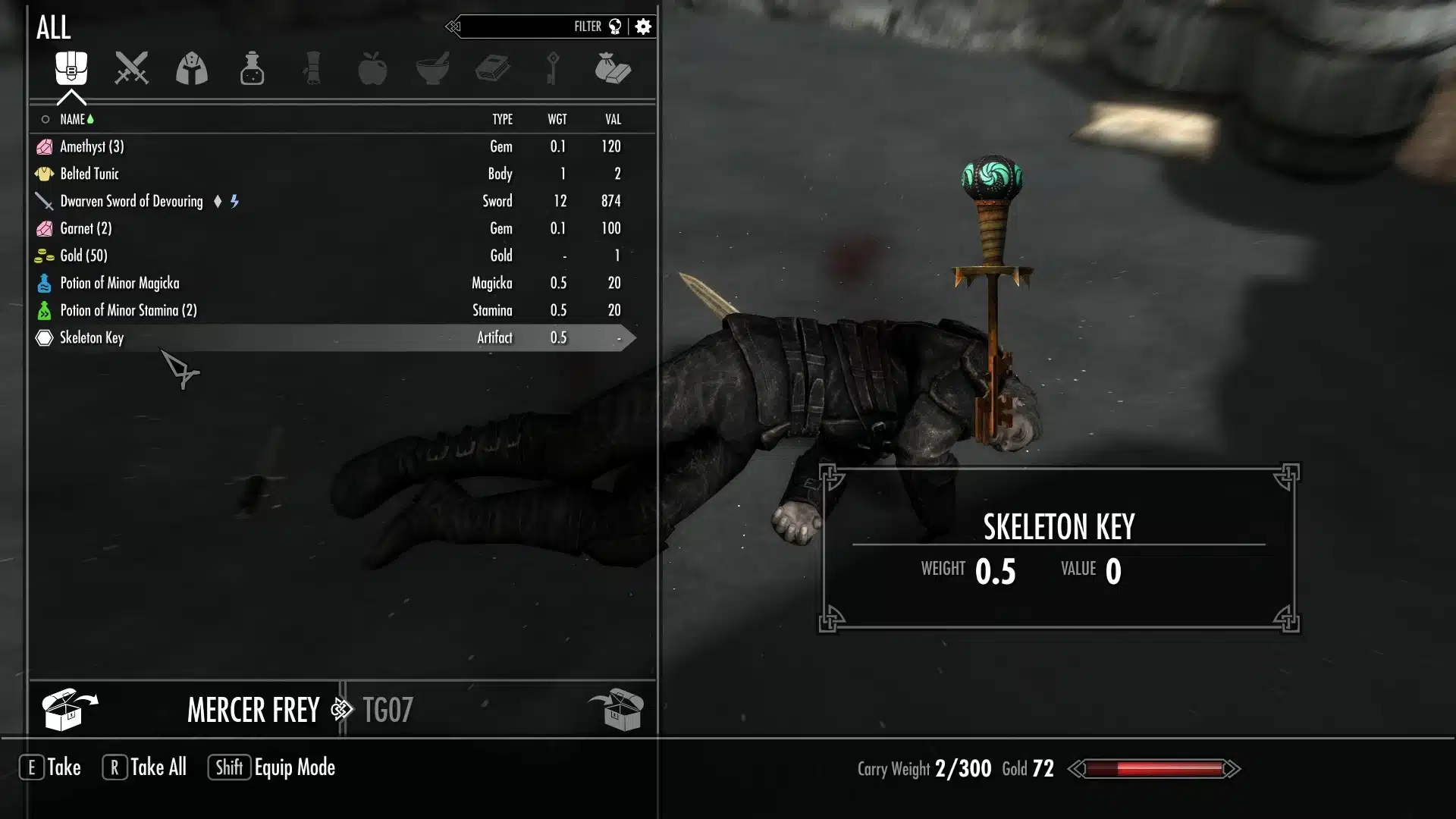Open the food apple category tab
This screenshot has width=1456, height=819.
pyautogui.click(x=372, y=68)
